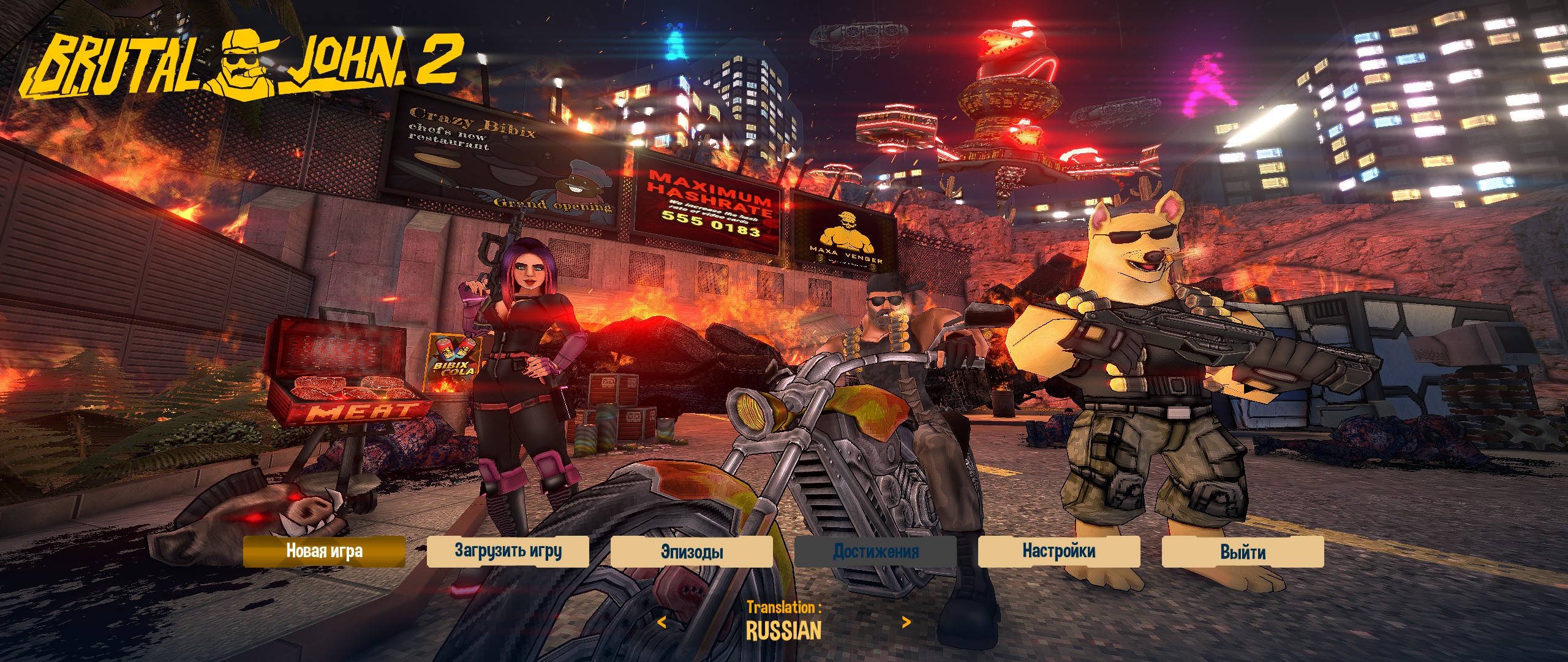Start a new game with Новая игра
The height and width of the screenshot is (662, 1568).
pos(324,551)
